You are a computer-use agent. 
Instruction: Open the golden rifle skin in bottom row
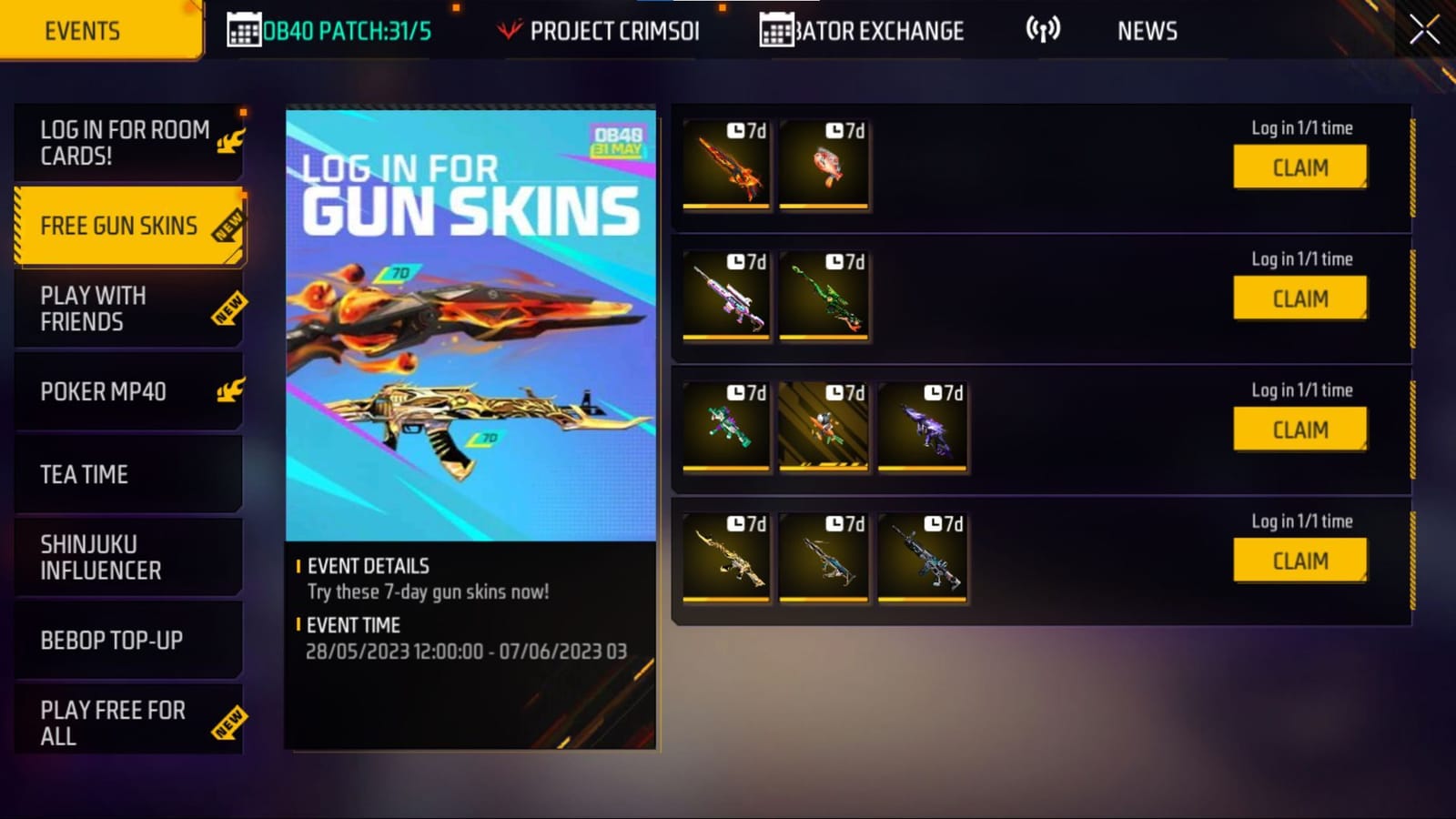pyautogui.click(x=726, y=558)
